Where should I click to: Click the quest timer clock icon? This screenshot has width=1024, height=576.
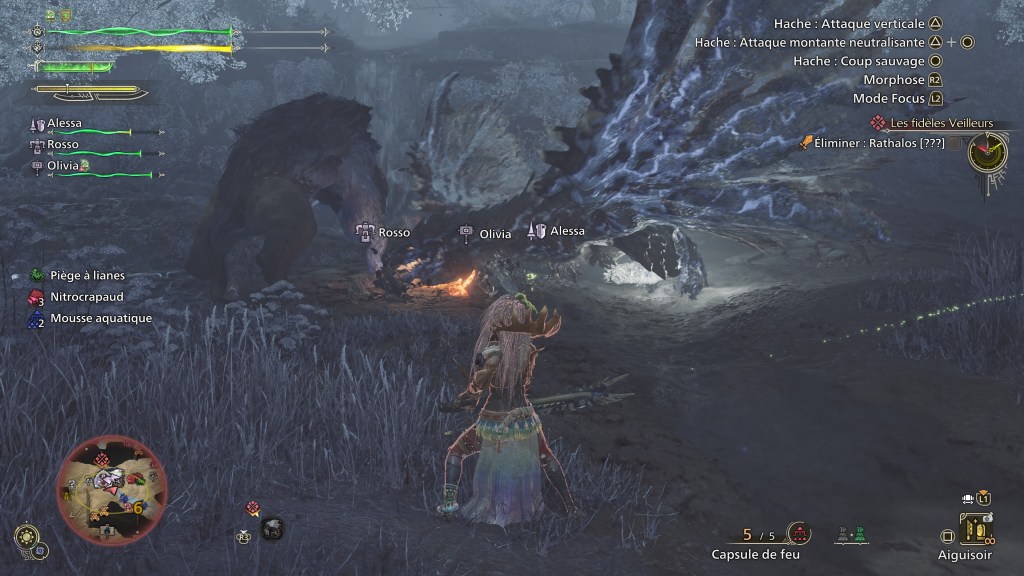click(x=988, y=152)
